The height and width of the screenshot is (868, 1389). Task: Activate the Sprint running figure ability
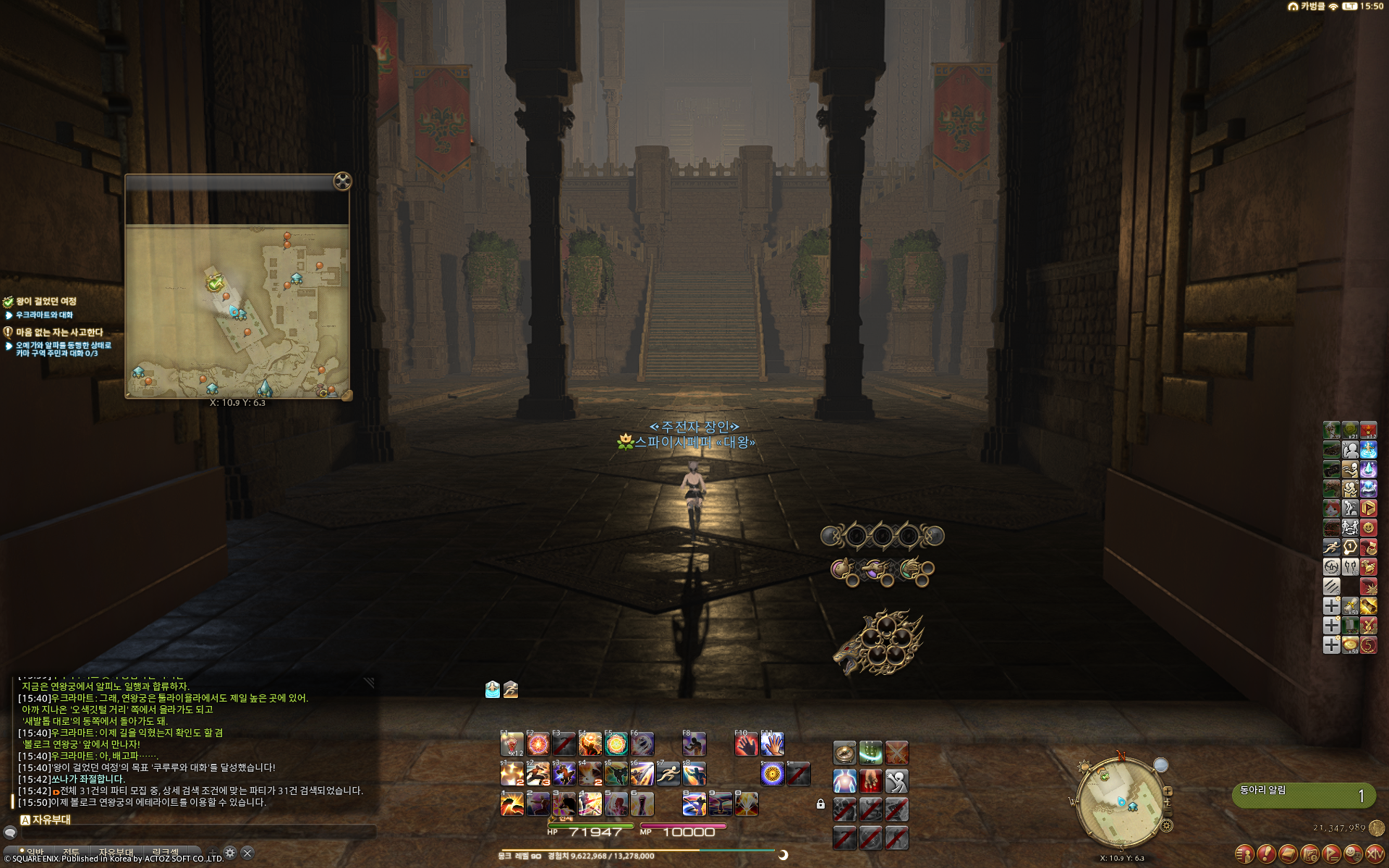[x=668, y=774]
